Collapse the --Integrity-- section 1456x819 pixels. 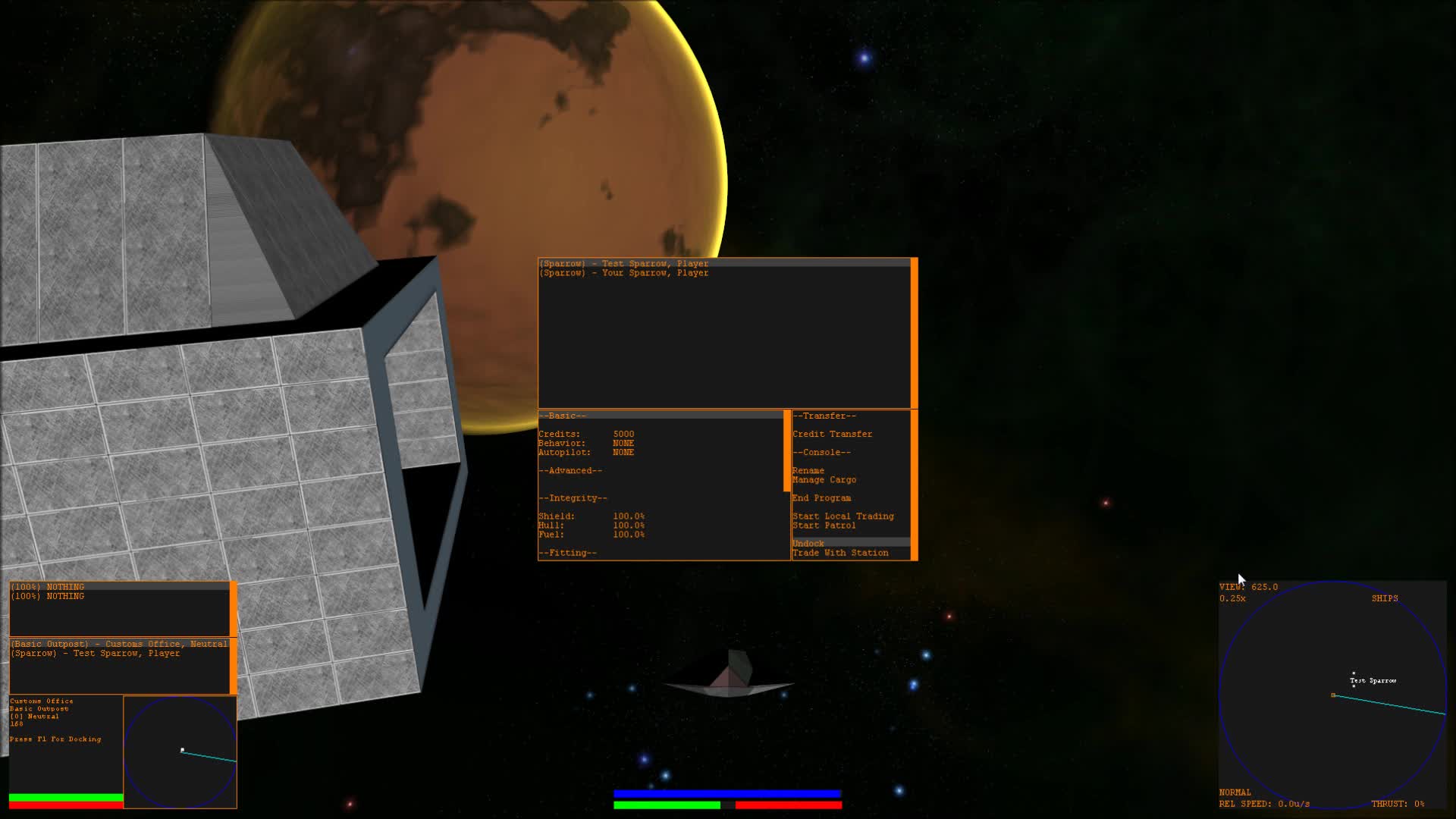tap(573, 497)
